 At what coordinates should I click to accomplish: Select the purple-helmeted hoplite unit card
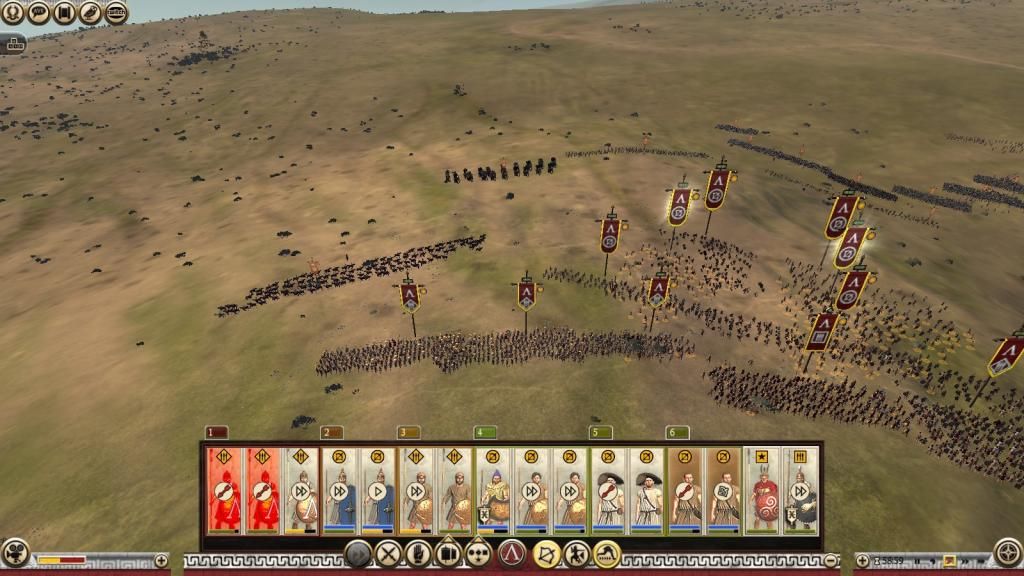494,490
